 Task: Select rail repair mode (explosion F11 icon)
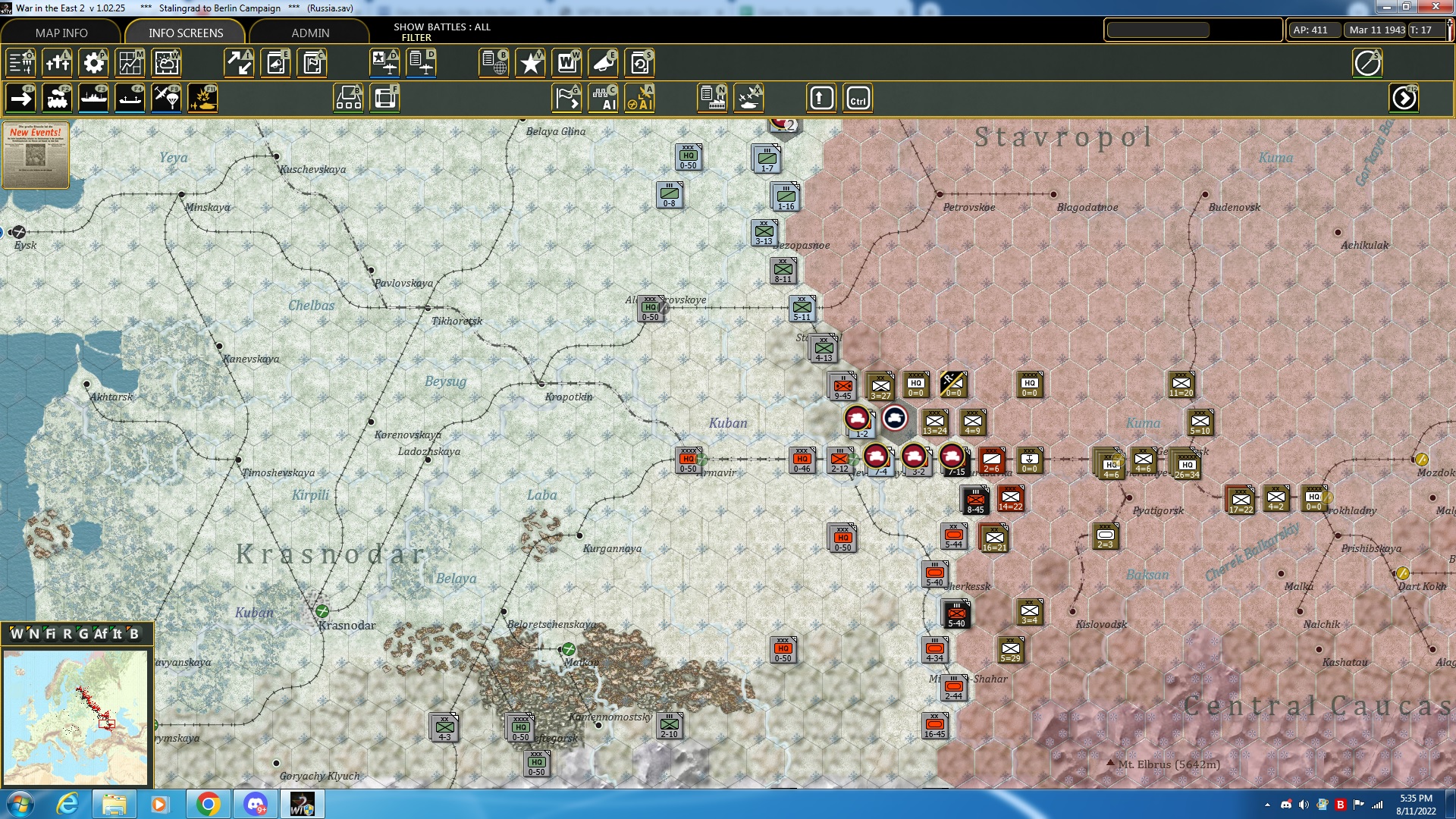tap(202, 97)
